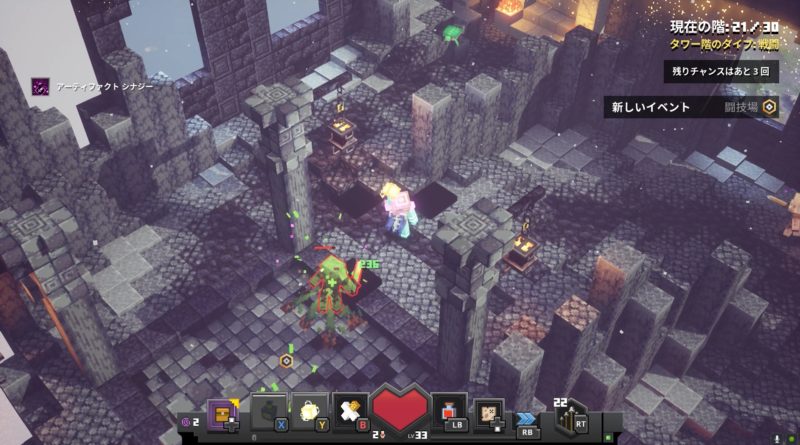
Task: Drink the red health potion
Action: (449, 411)
